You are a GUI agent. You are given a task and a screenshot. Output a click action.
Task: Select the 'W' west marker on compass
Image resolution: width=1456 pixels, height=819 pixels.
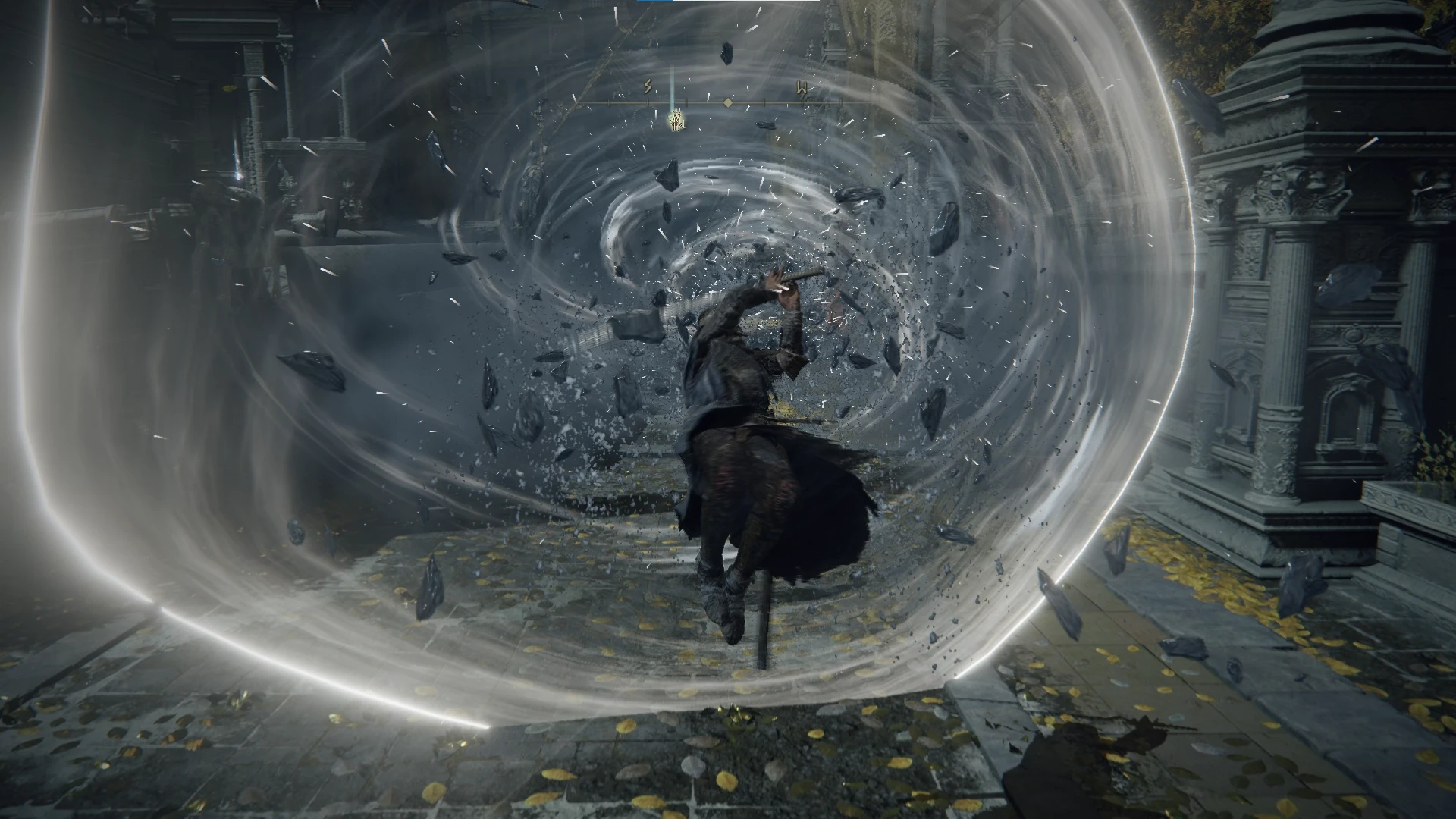[x=802, y=86]
